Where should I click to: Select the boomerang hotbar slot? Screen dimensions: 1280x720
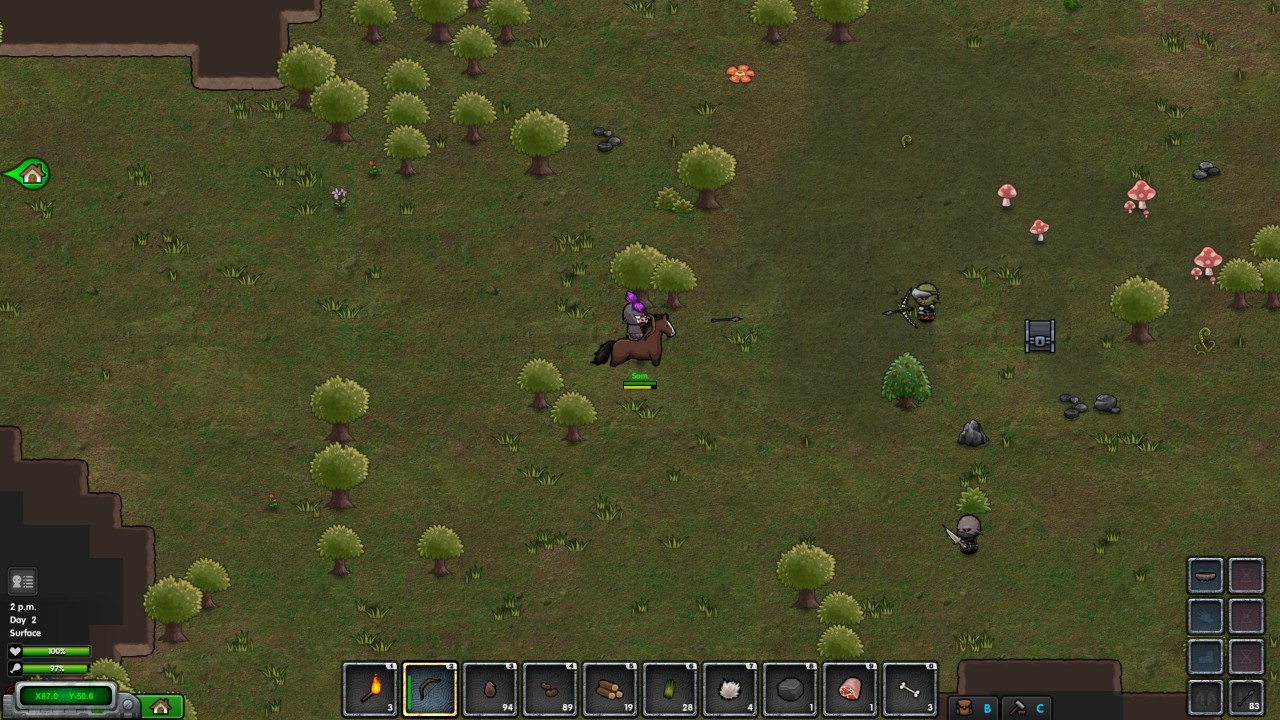point(430,690)
